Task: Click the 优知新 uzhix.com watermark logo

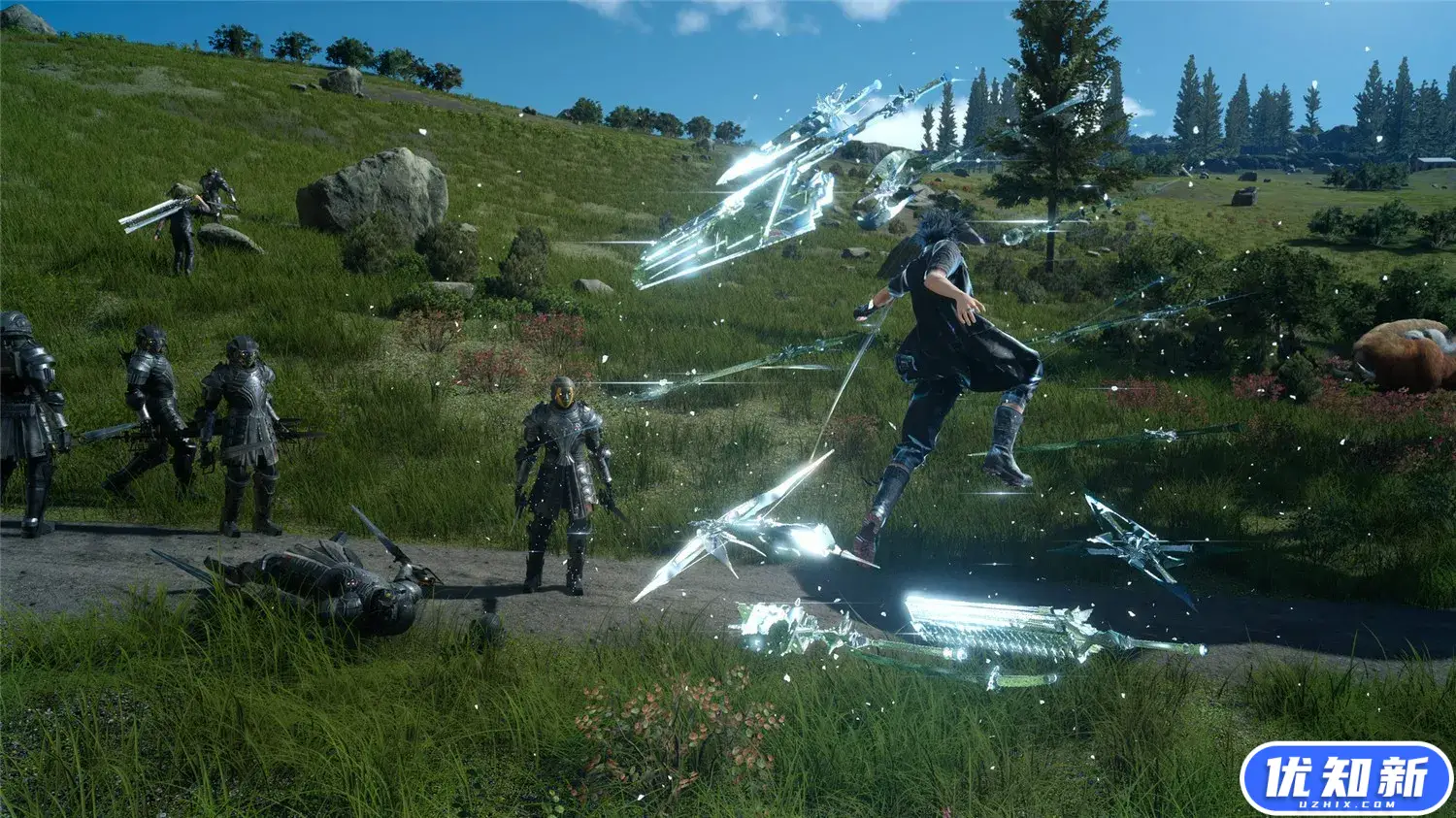Action: [x=1345, y=778]
